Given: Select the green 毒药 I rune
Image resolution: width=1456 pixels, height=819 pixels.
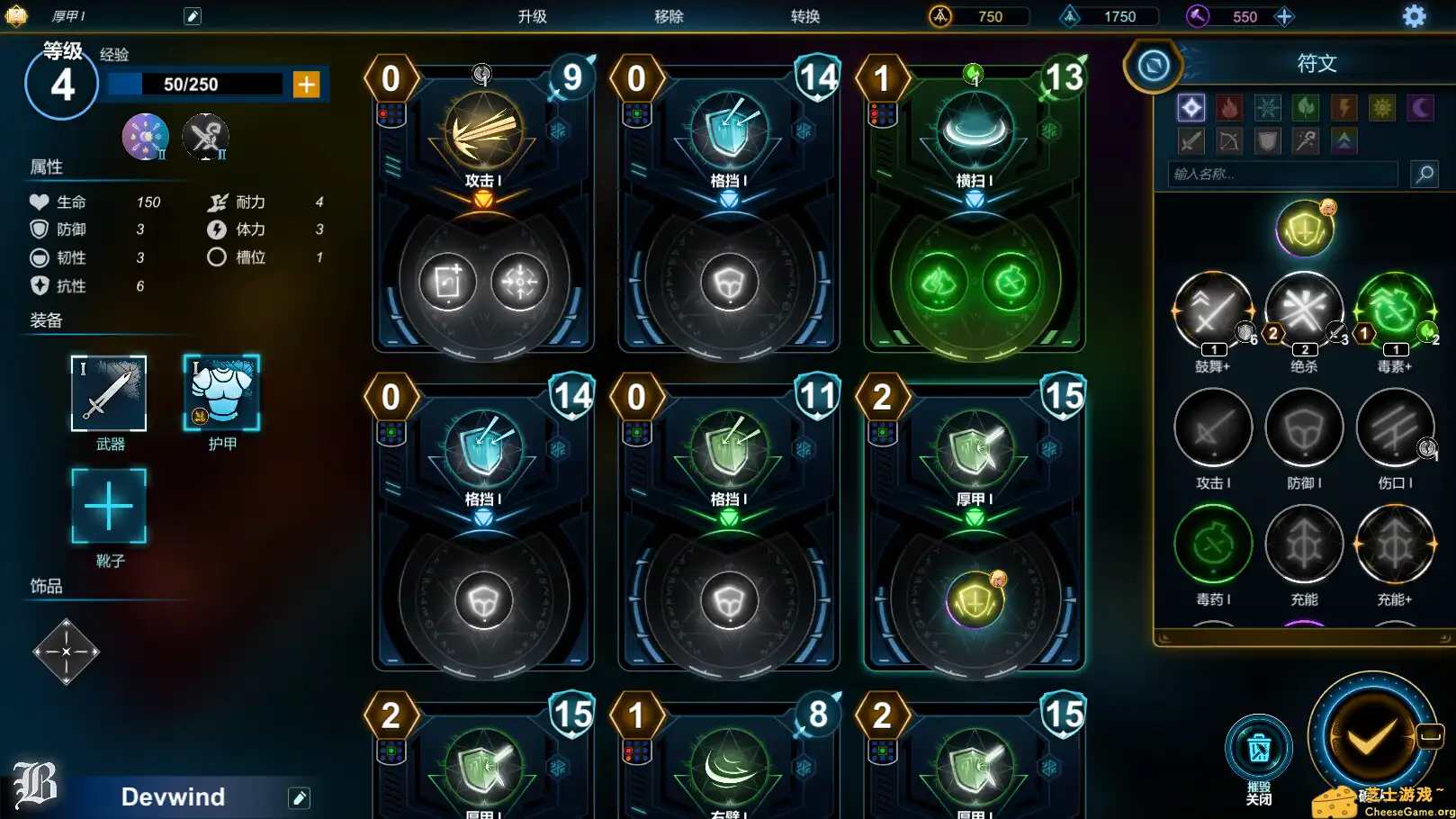Looking at the screenshot, I should click(x=1213, y=544).
